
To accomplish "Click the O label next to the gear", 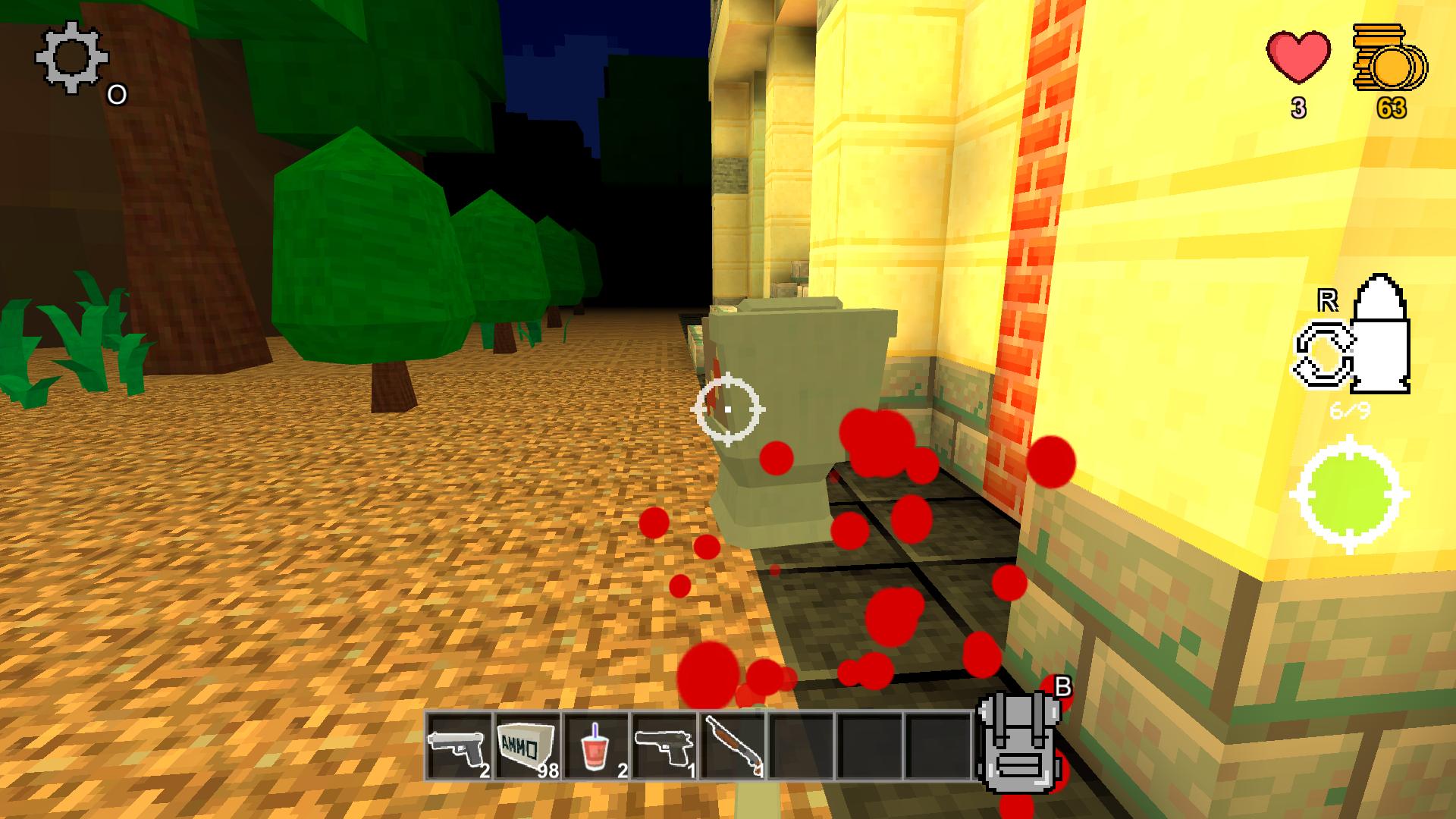I will (x=117, y=95).
